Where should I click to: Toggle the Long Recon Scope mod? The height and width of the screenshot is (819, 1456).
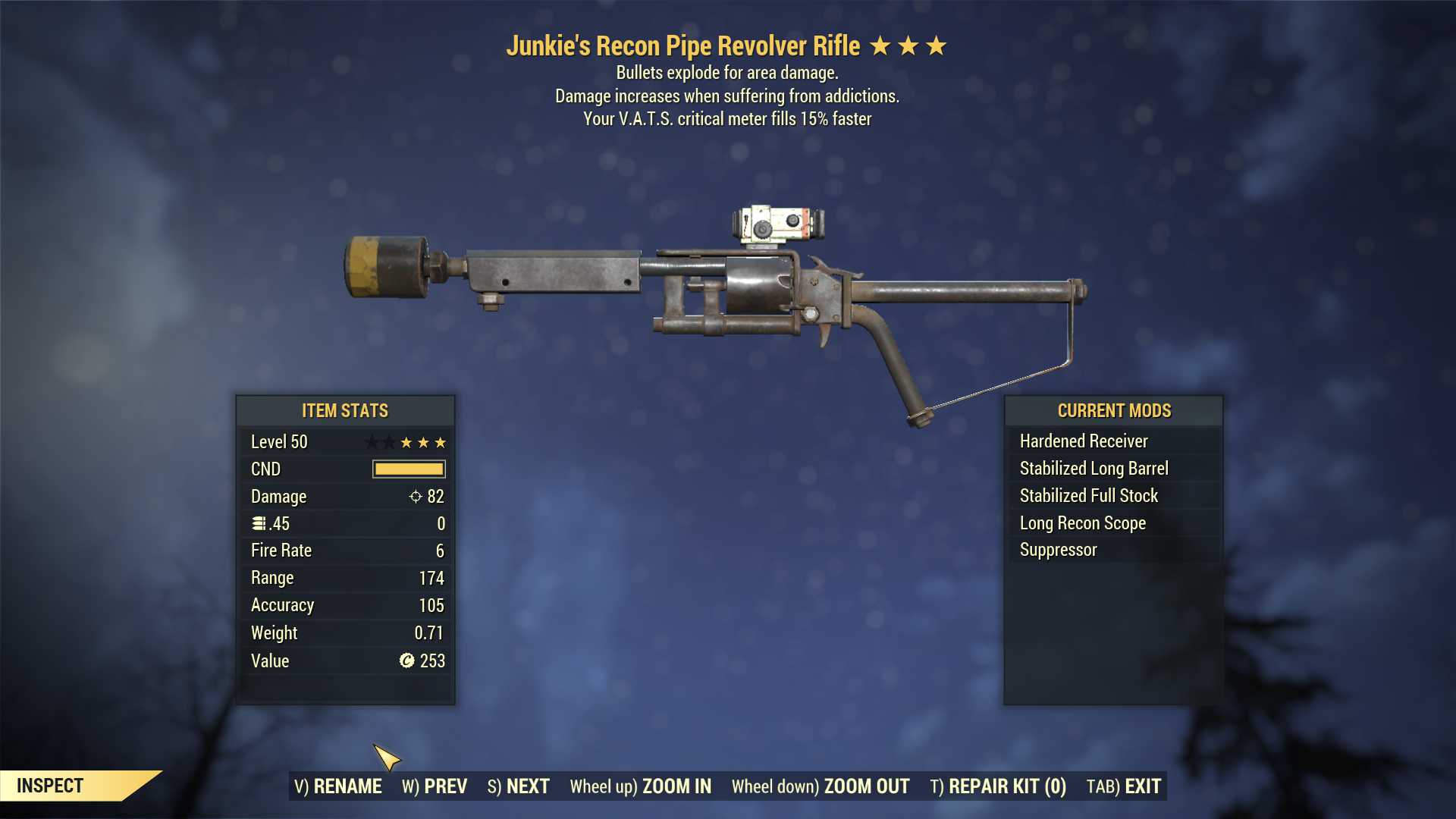tap(1081, 522)
